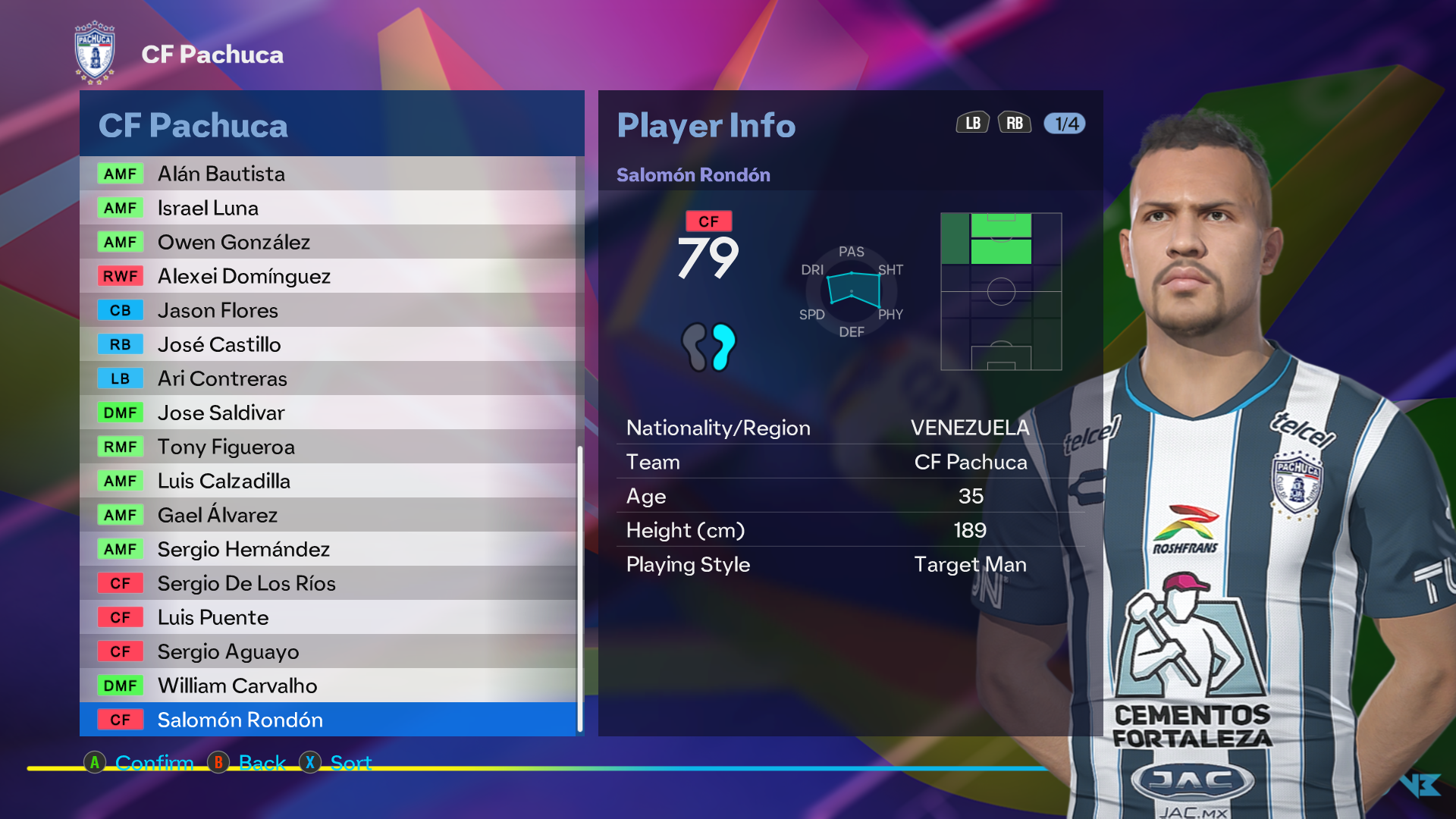1456x819 pixels.
Task: Select William Carvalho in the list
Action: (328, 686)
